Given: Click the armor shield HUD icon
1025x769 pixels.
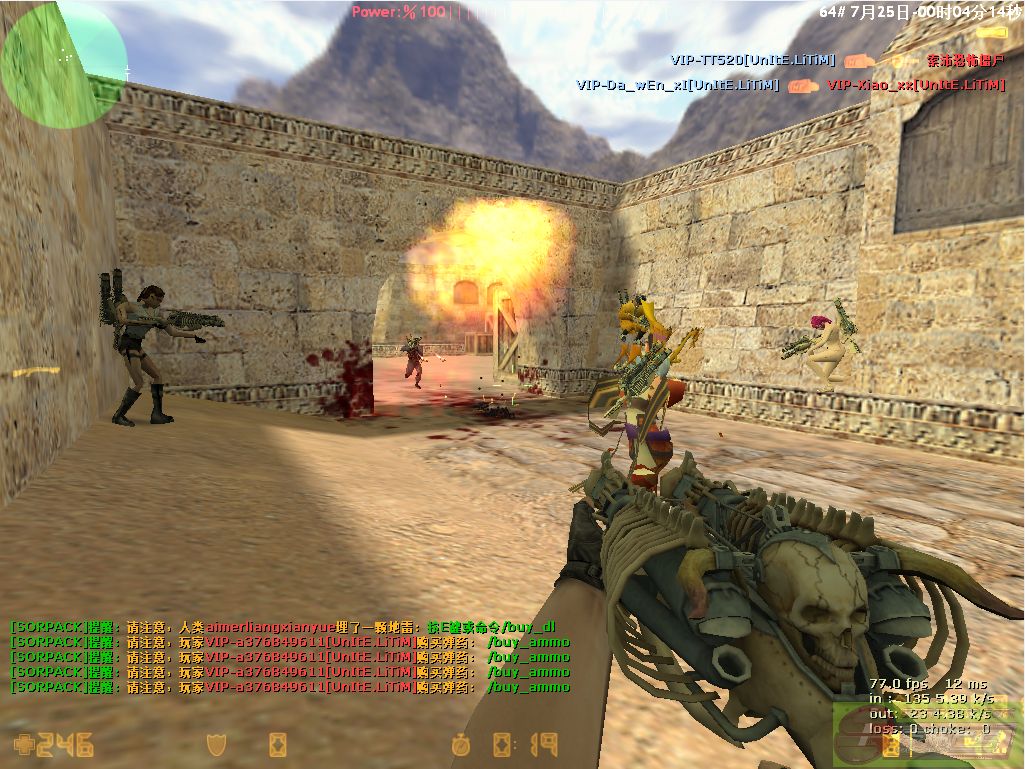Looking at the screenshot, I should 214,745.
